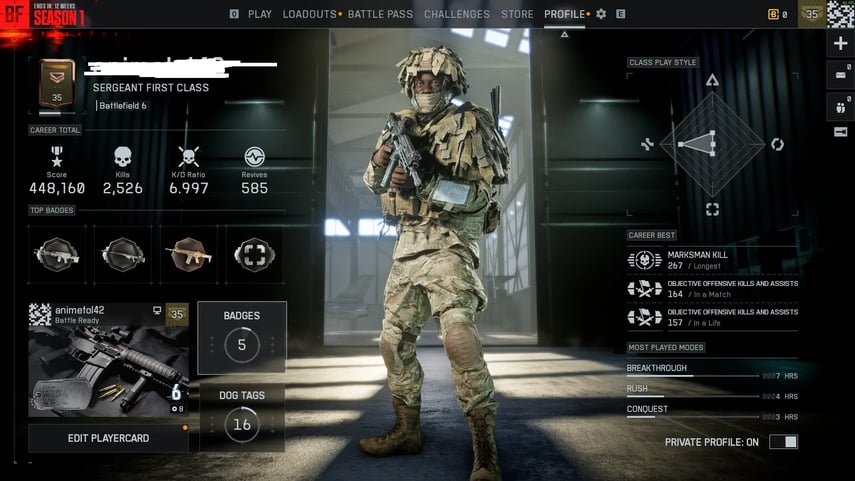Select the Marksman Kill career best row

point(712,260)
